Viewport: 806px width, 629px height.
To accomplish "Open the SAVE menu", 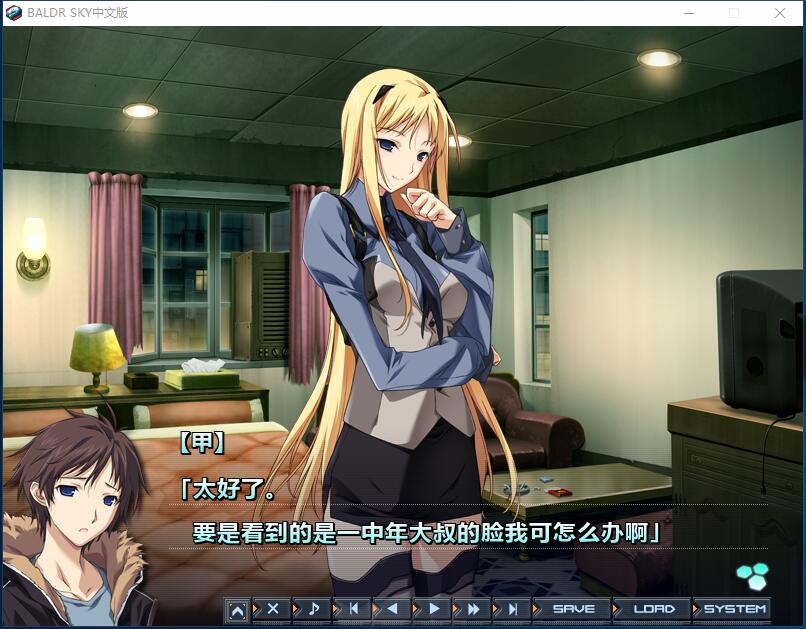I will 573,608.
